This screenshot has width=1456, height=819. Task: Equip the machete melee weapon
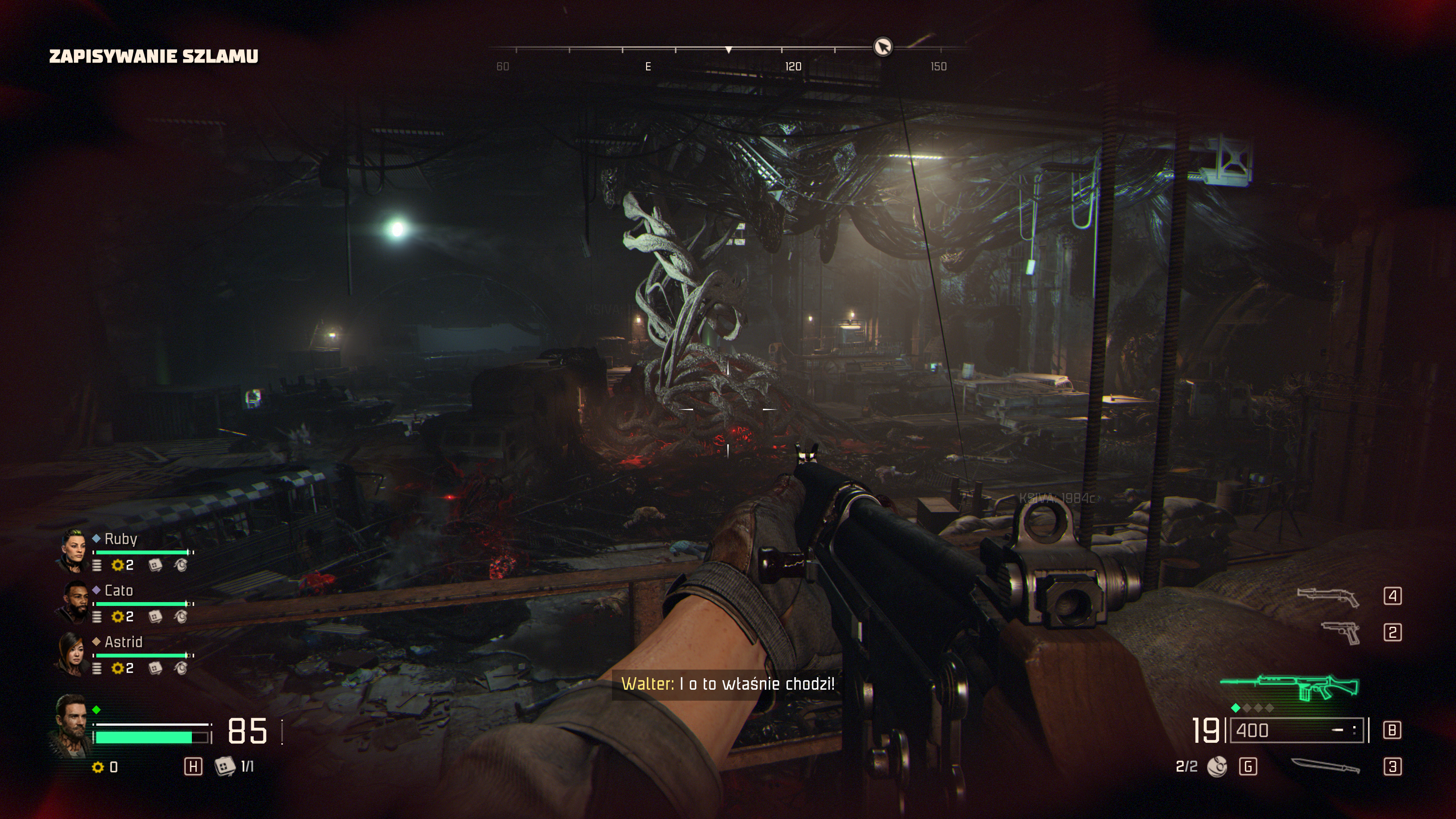coord(1326,766)
